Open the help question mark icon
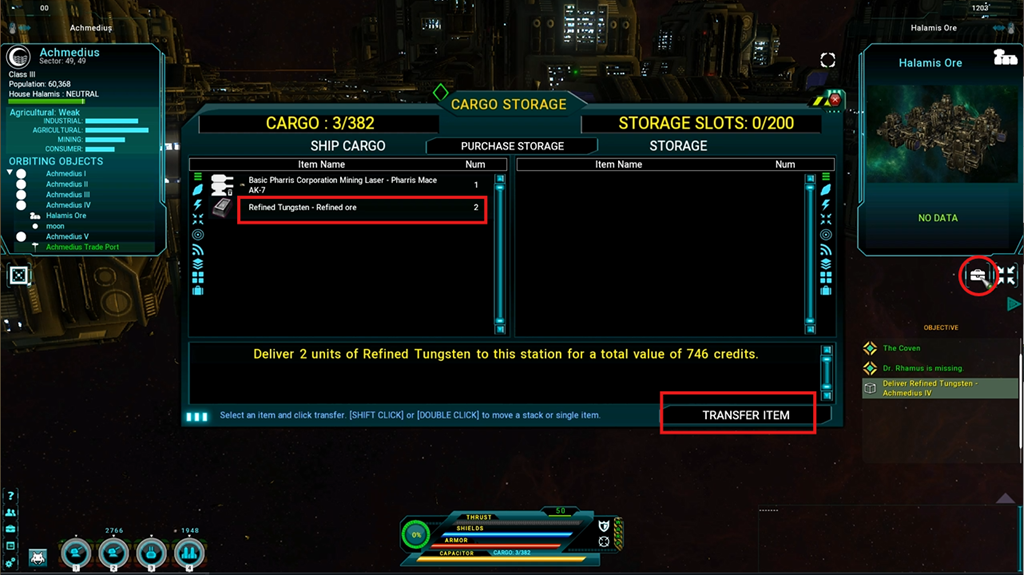The height and width of the screenshot is (575, 1024). tap(10, 496)
